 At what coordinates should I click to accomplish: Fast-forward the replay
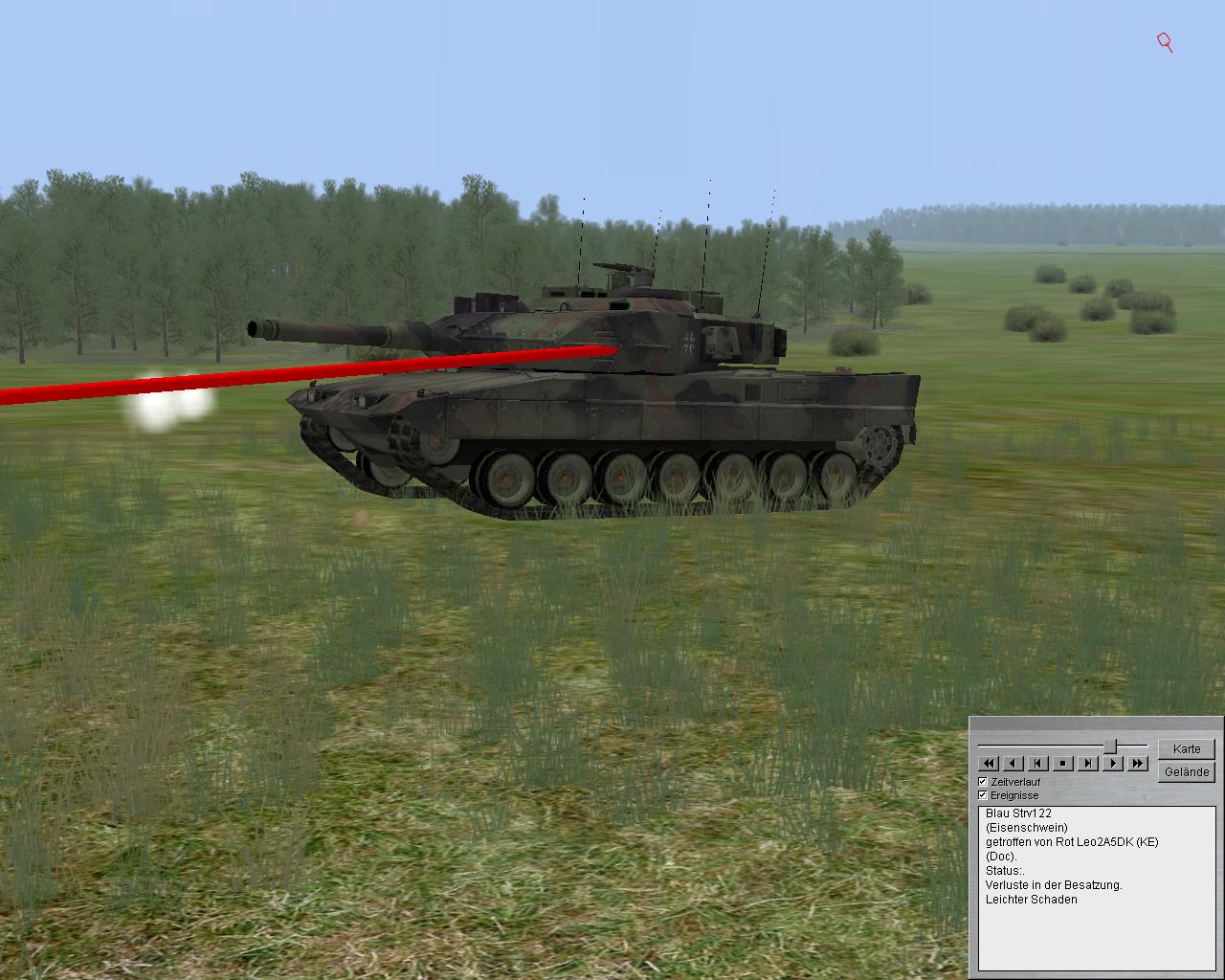tap(1138, 764)
